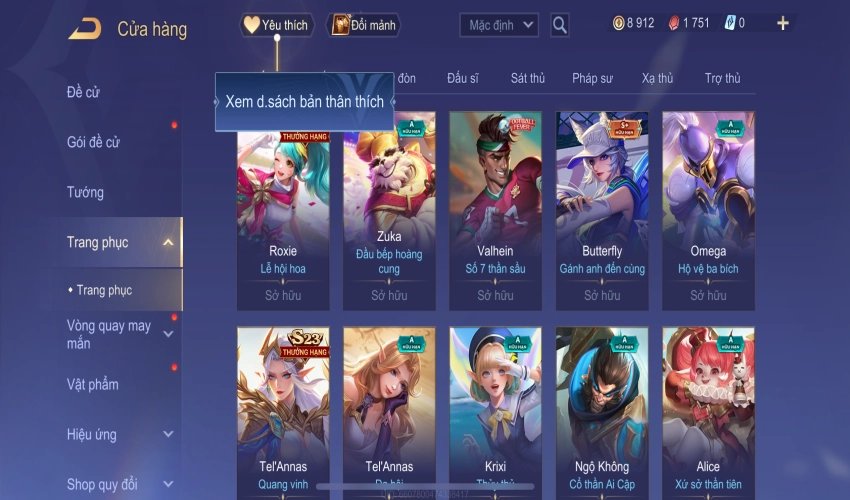
Task: Choose the Trợ thủ support tab
Action: [722, 78]
